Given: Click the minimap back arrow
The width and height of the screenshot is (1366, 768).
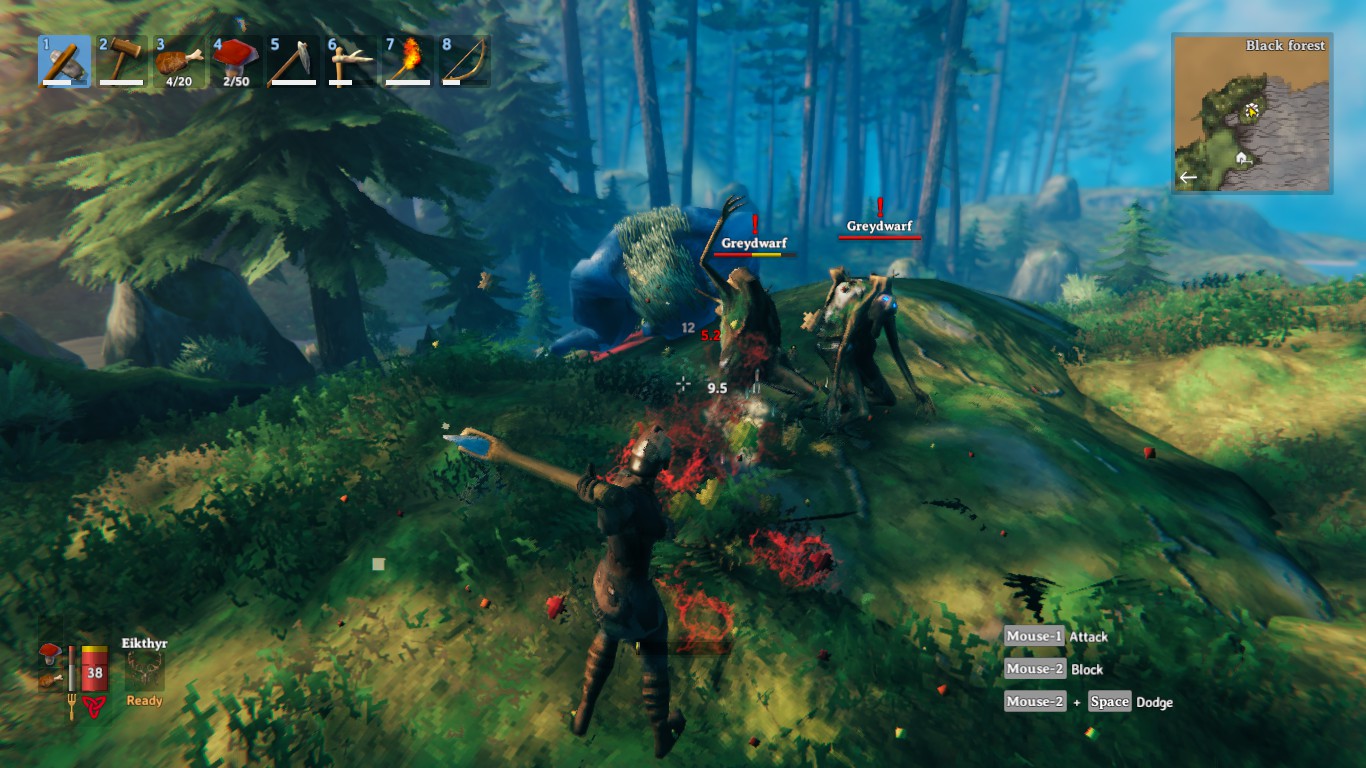Looking at the screenshot, I should tap(1186, 177).
